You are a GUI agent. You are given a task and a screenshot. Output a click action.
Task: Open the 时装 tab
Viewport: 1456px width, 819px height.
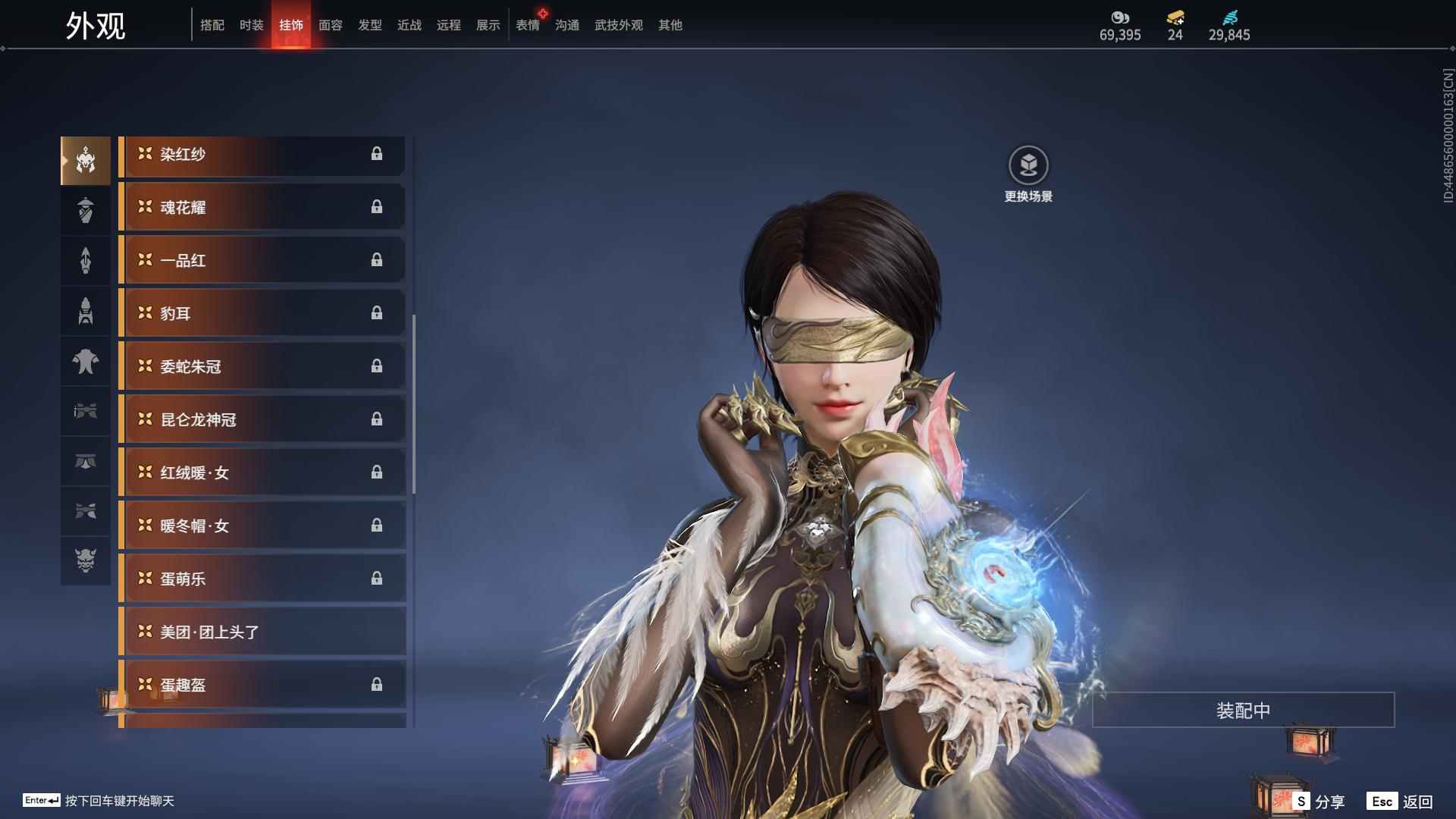pyautogui.click(x=252, y=25)
